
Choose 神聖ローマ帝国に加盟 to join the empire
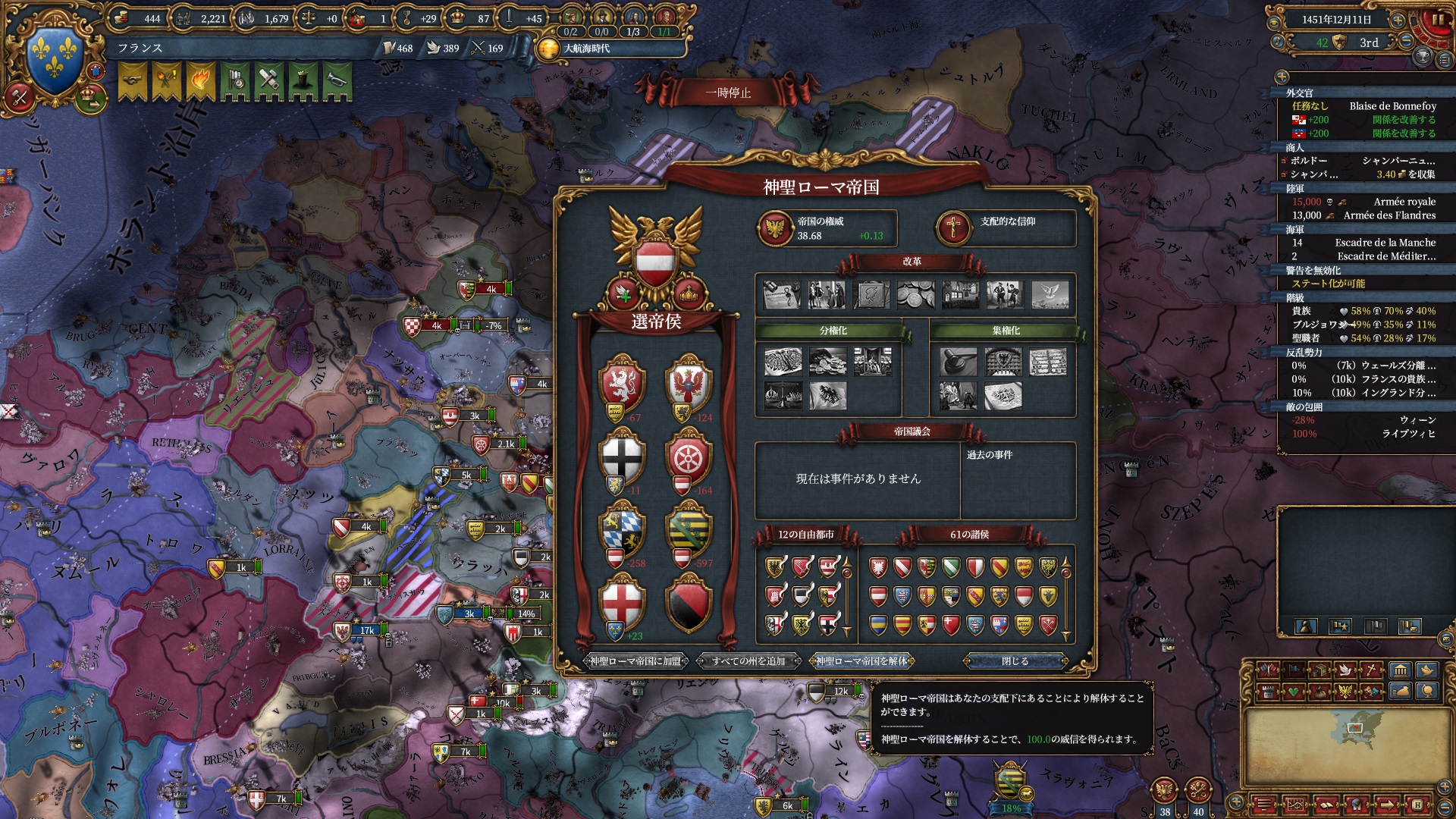635,661
